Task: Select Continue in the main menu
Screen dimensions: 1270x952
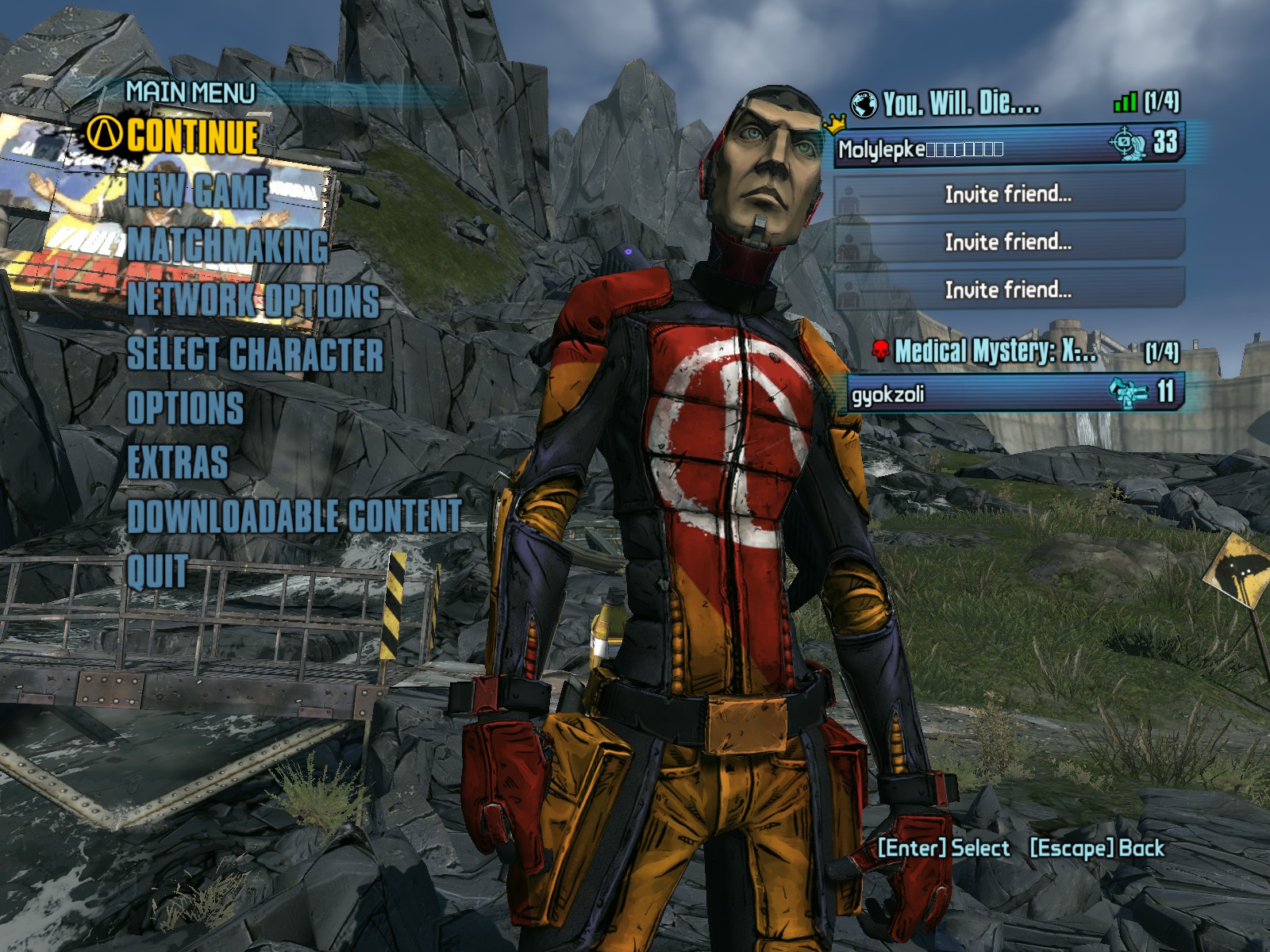Action: click(192, 136)
